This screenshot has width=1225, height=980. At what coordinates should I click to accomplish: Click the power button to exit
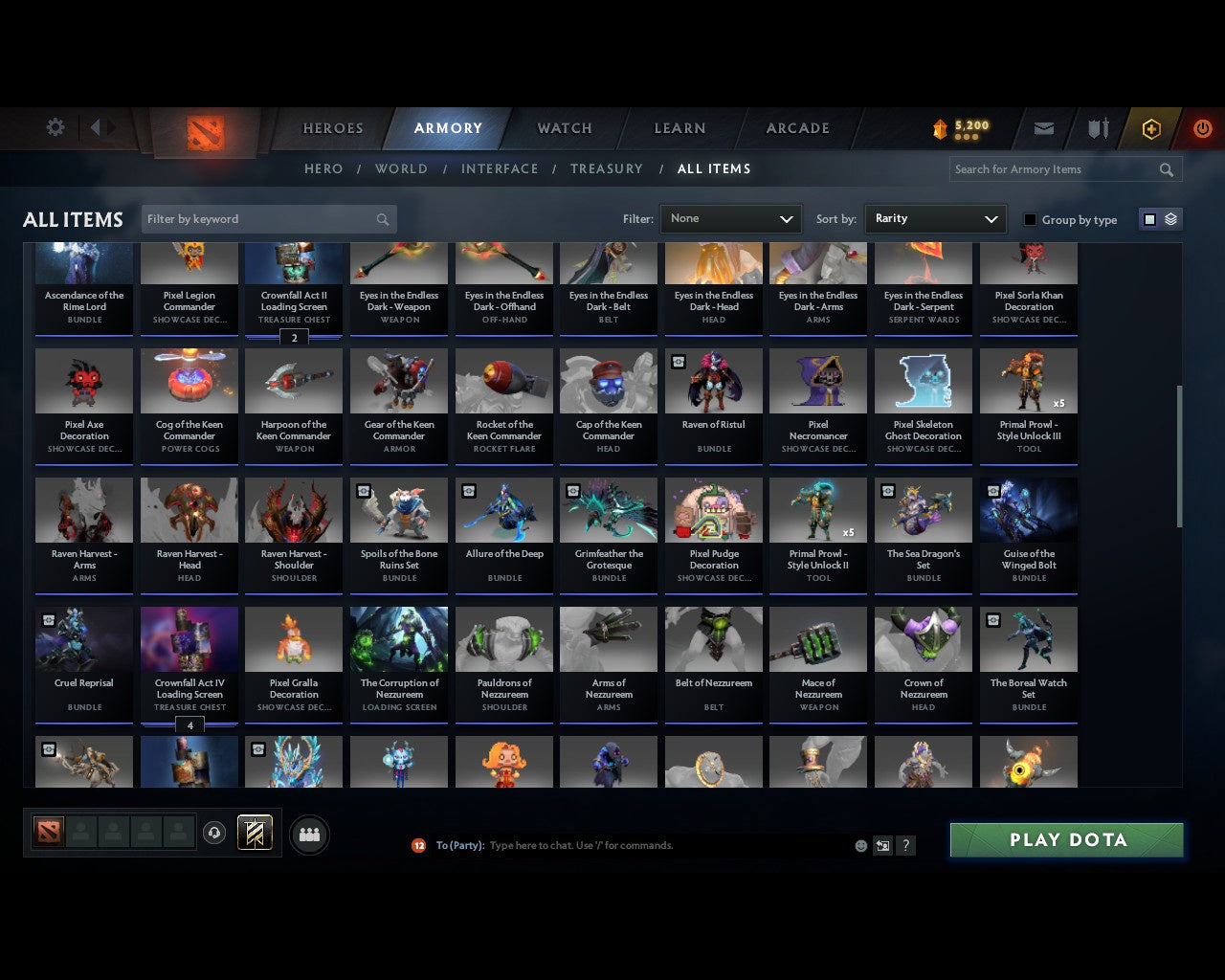coord(1203,128)
